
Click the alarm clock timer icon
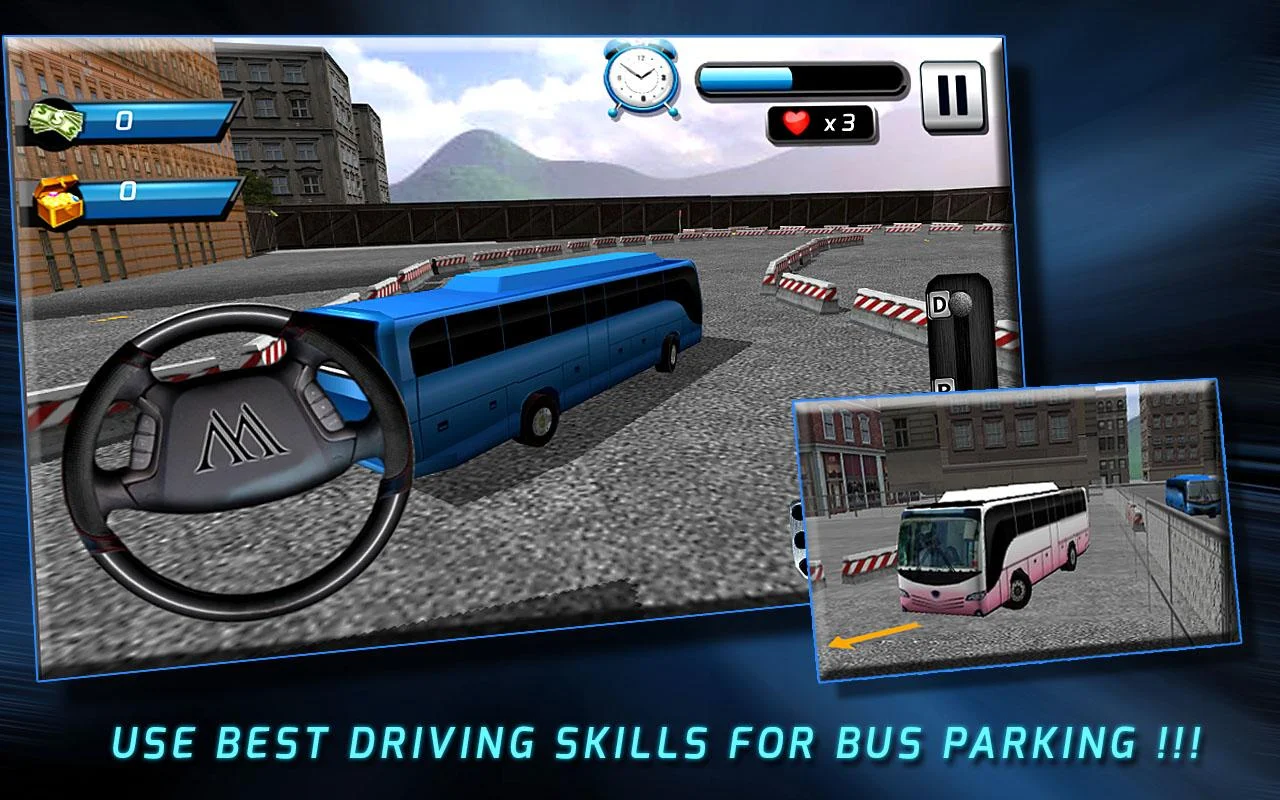(640, 78)
